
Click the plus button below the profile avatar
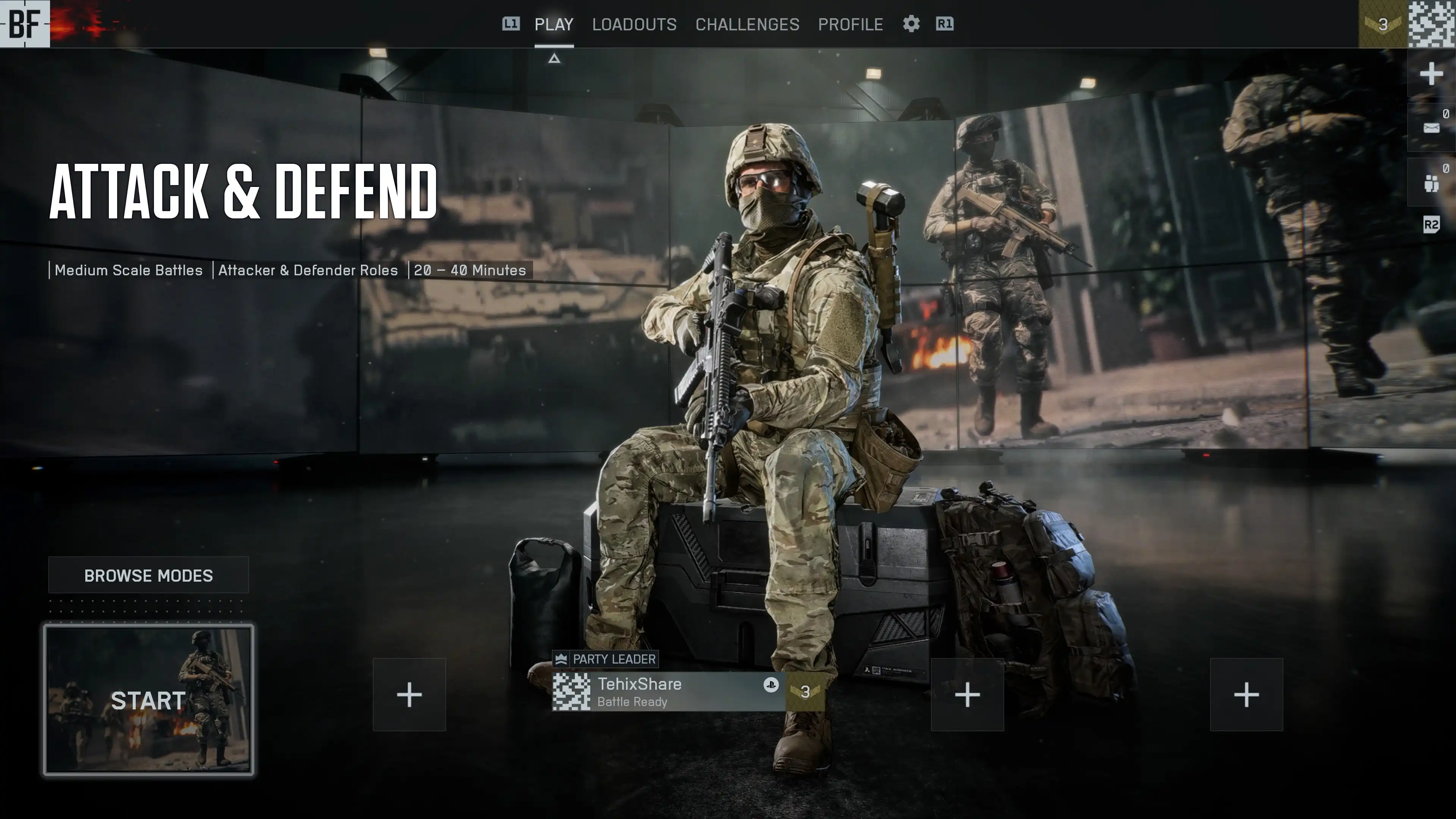pyautogui.click(x=1431, y=74)
